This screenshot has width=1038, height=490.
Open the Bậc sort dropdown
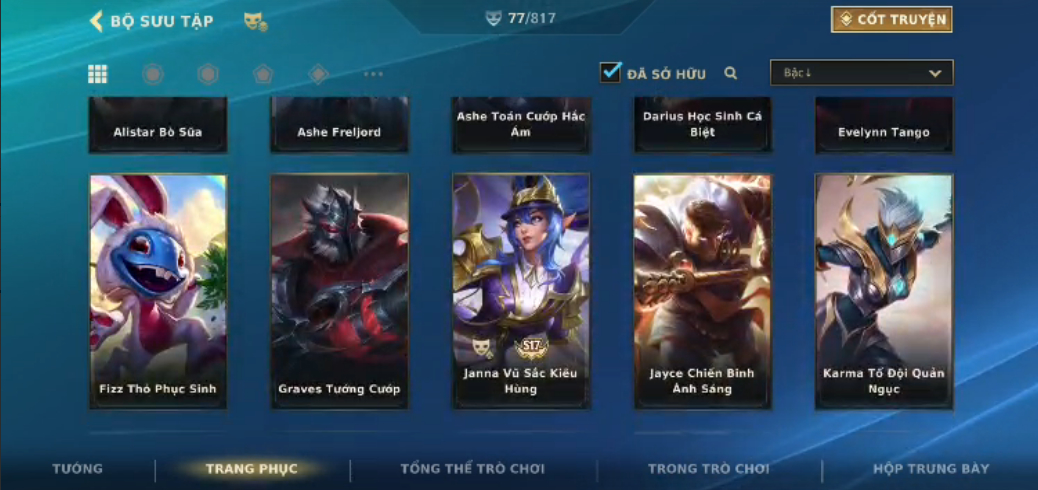click(861, 73)
